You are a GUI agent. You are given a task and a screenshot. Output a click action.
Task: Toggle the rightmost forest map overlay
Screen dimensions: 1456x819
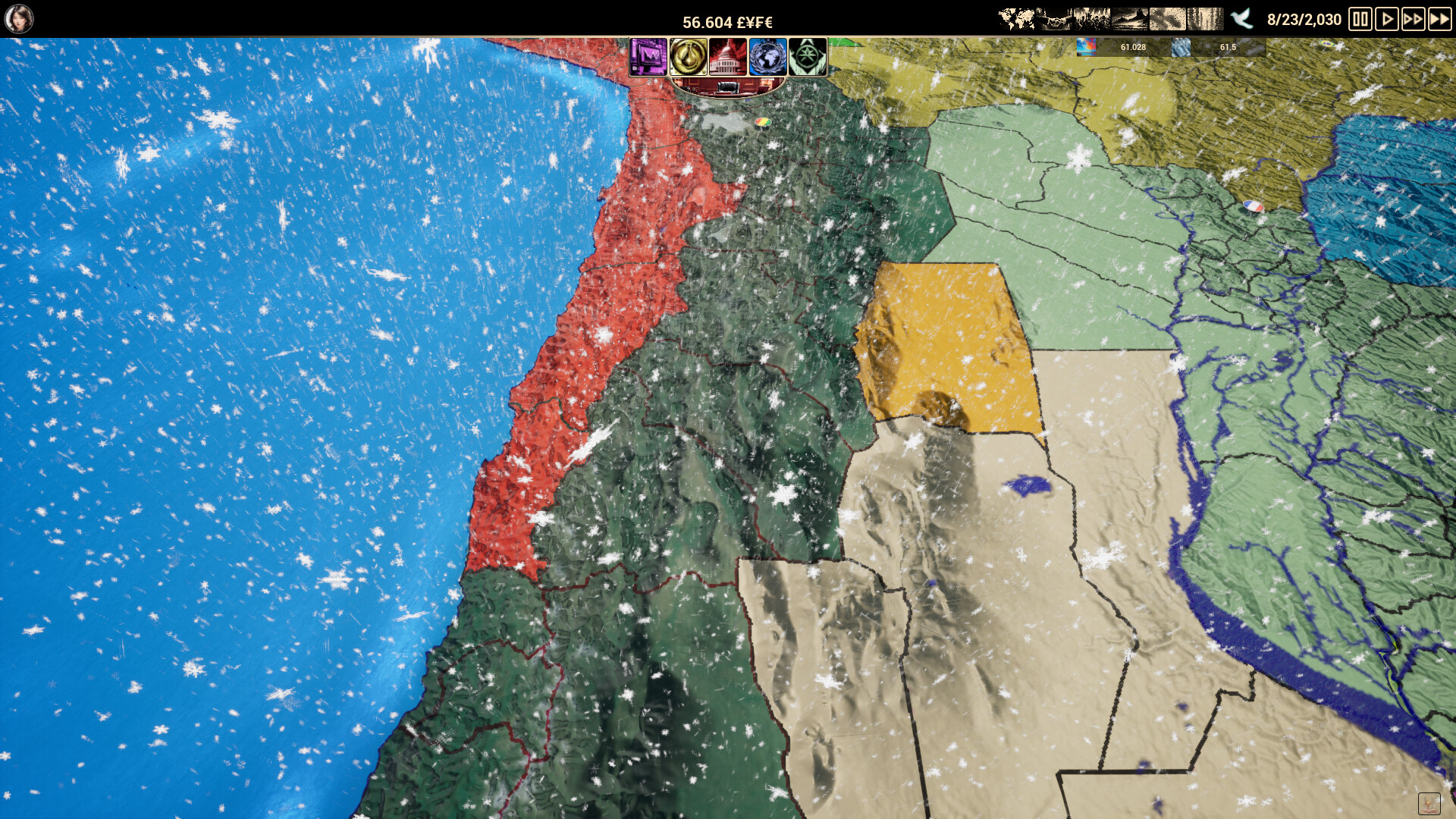click(1206, 19)
